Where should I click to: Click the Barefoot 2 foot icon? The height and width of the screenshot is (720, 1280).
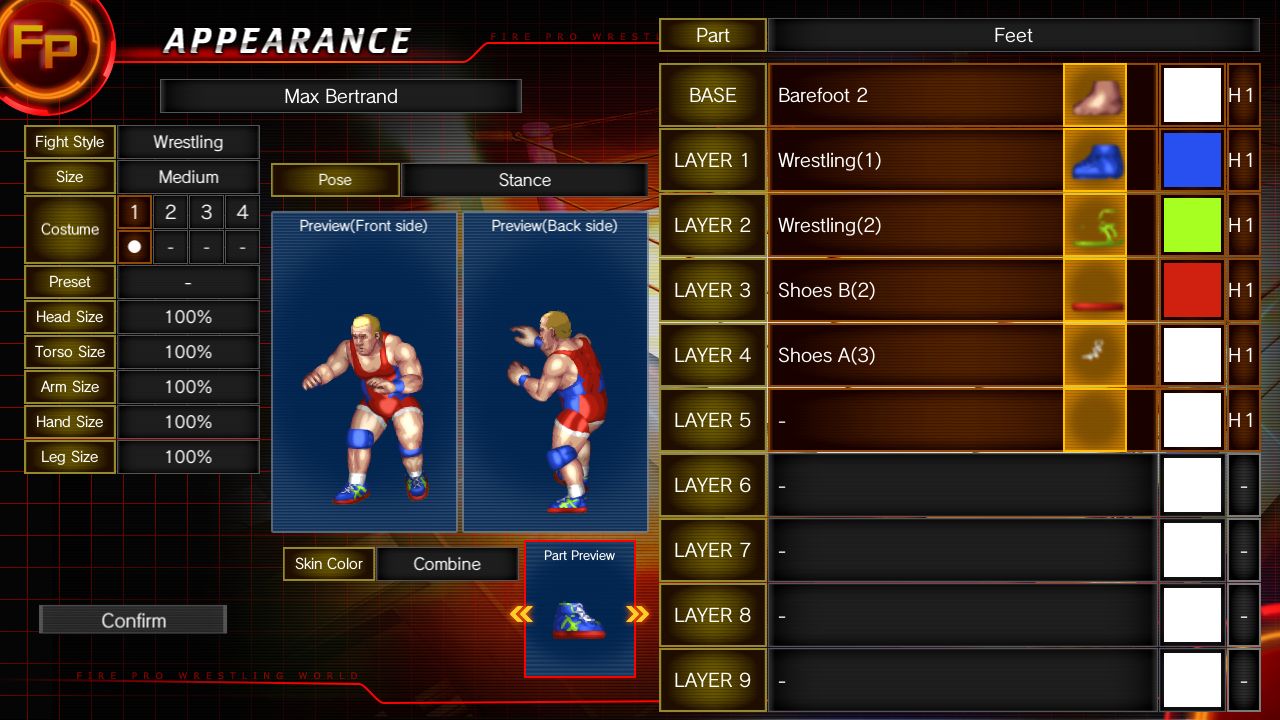(x=1094, y=95)
